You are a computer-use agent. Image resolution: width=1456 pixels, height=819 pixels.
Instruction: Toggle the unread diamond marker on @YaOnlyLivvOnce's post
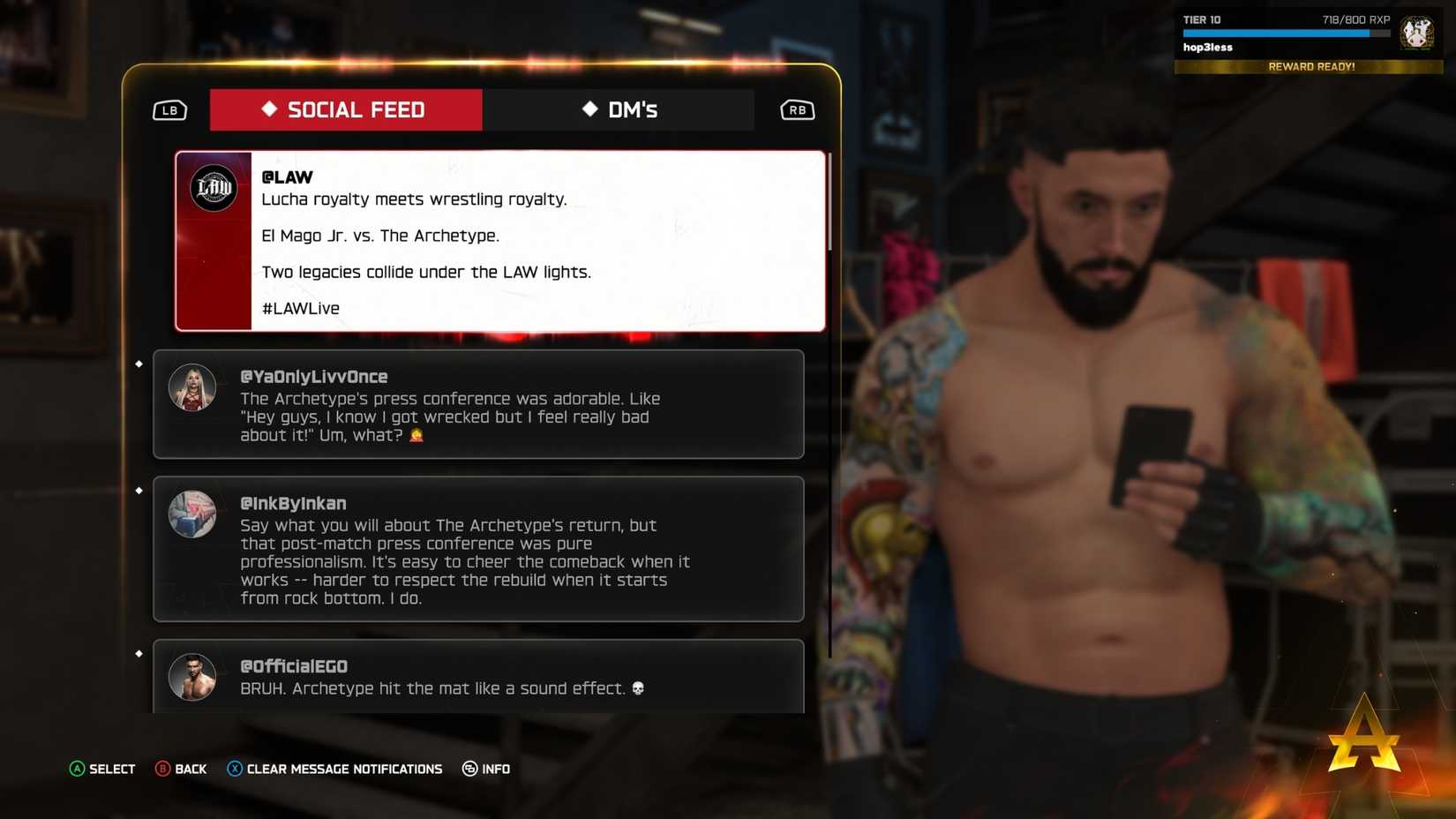pyautogui.click(x=139, y=363)
